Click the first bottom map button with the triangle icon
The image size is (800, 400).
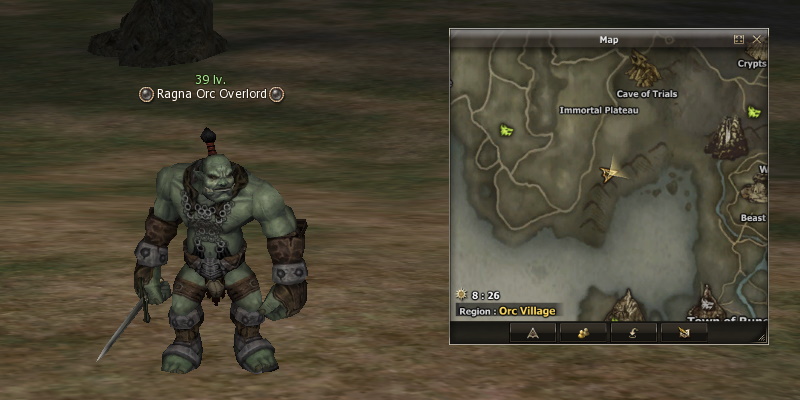(533, 333)
